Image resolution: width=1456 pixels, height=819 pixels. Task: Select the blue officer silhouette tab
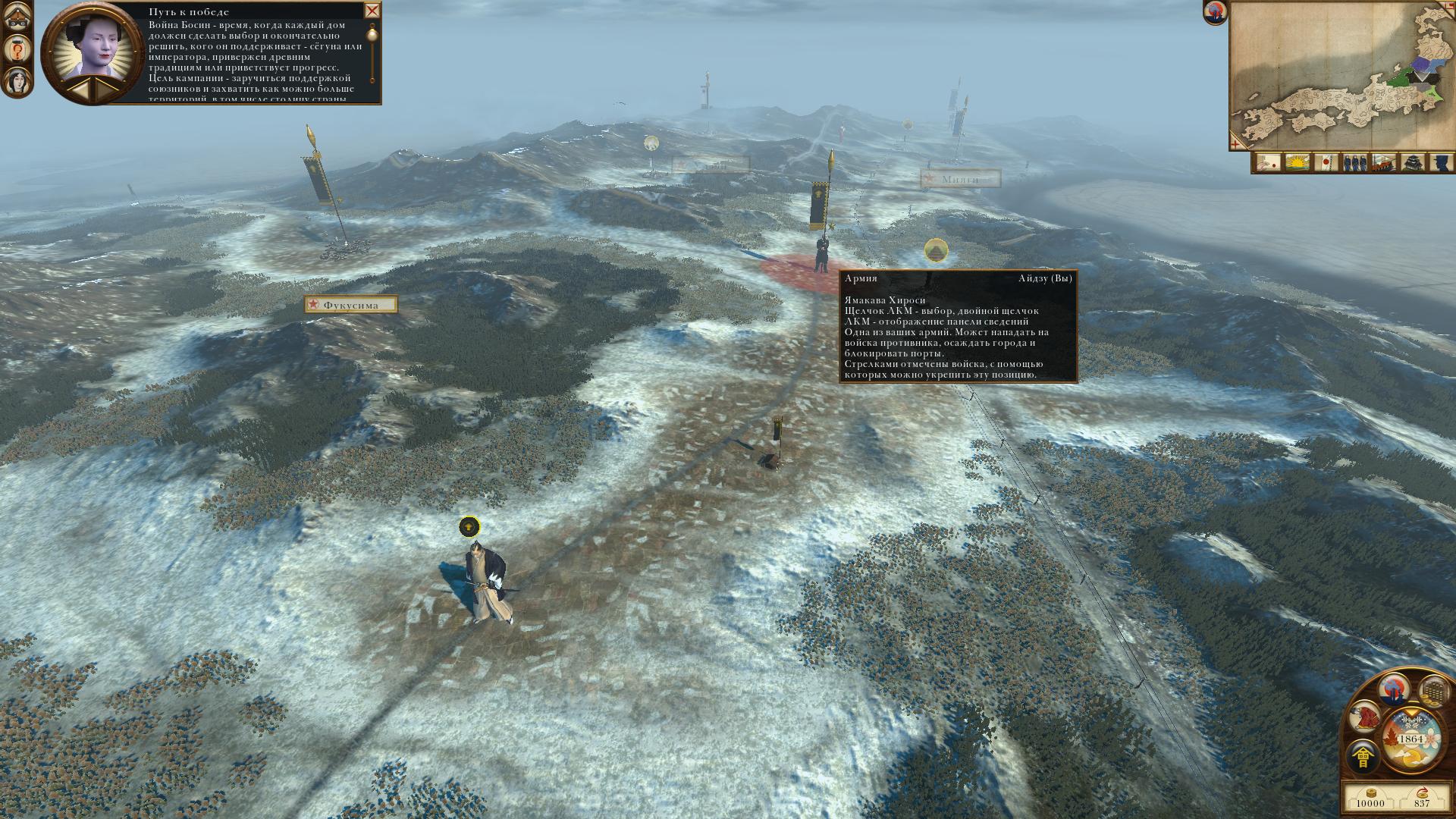[1441, 162]
